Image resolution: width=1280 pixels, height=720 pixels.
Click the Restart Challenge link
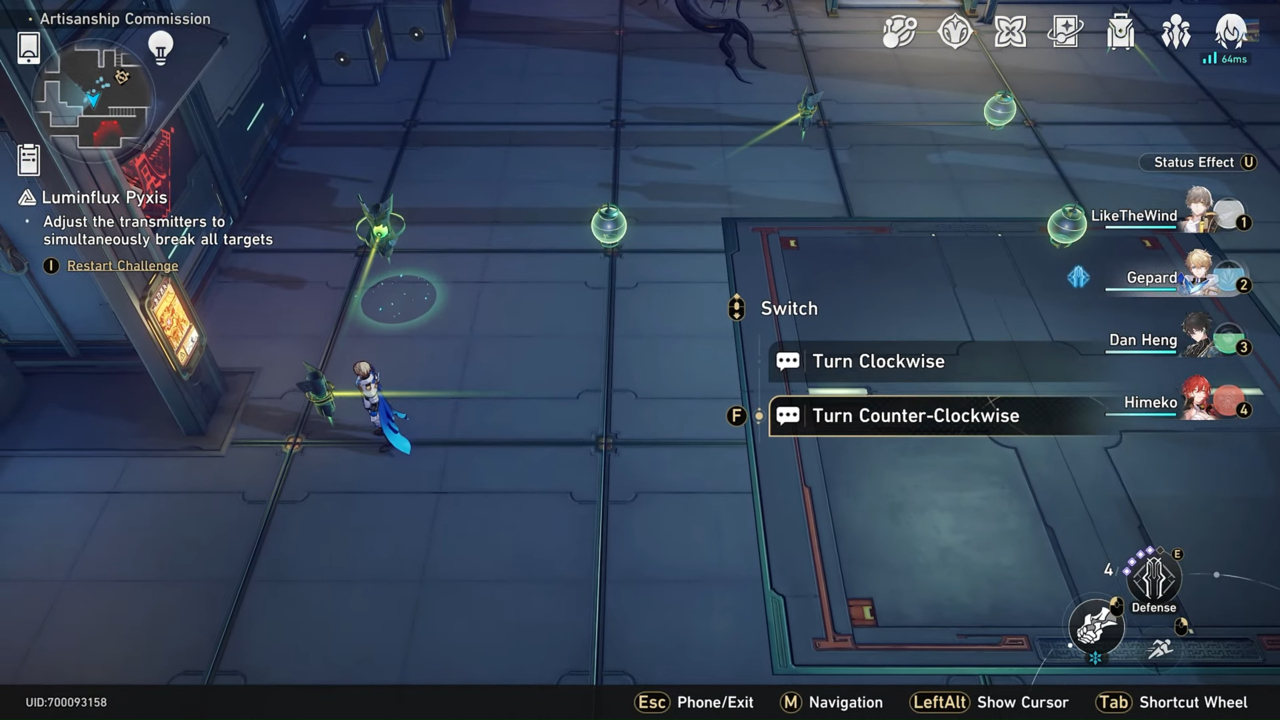122,265
